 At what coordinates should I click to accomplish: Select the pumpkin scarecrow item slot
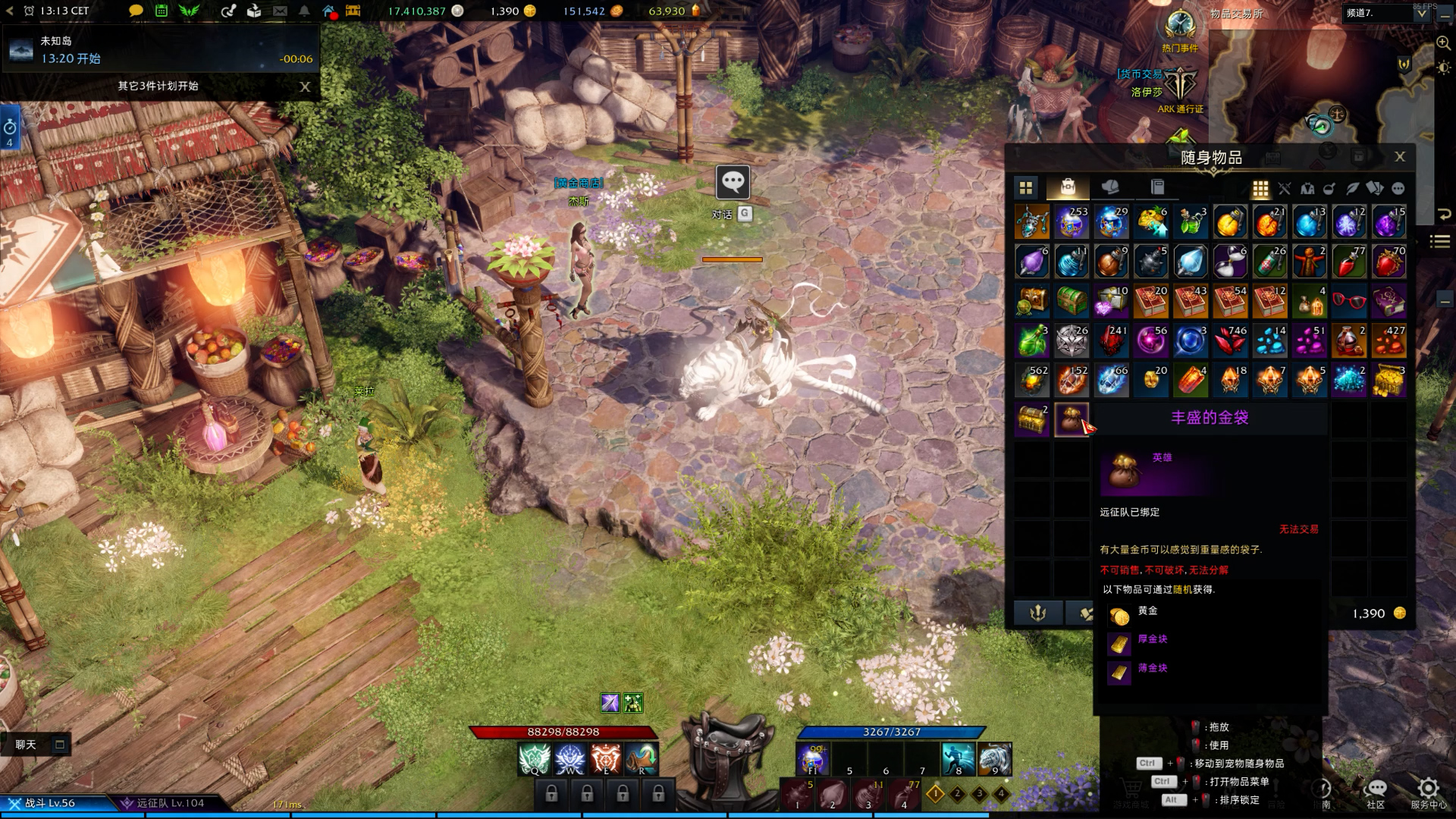(x=1310, y=262)
